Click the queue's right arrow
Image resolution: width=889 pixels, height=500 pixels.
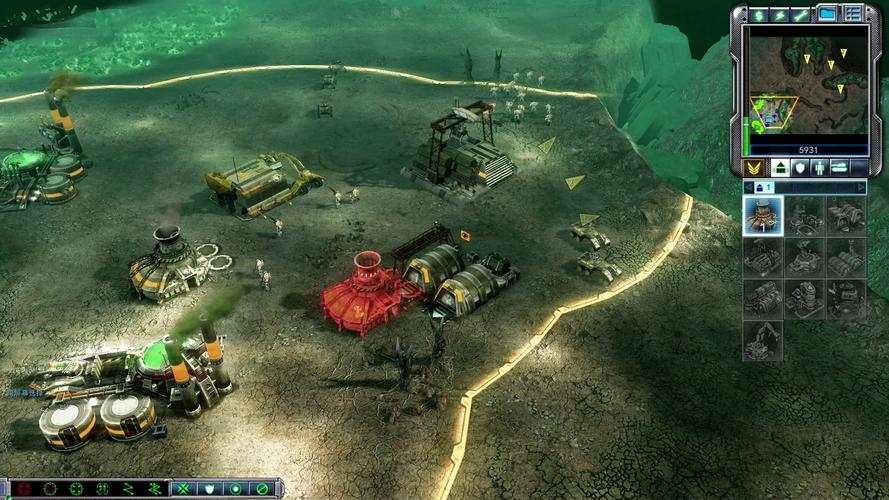click(860, 187)
